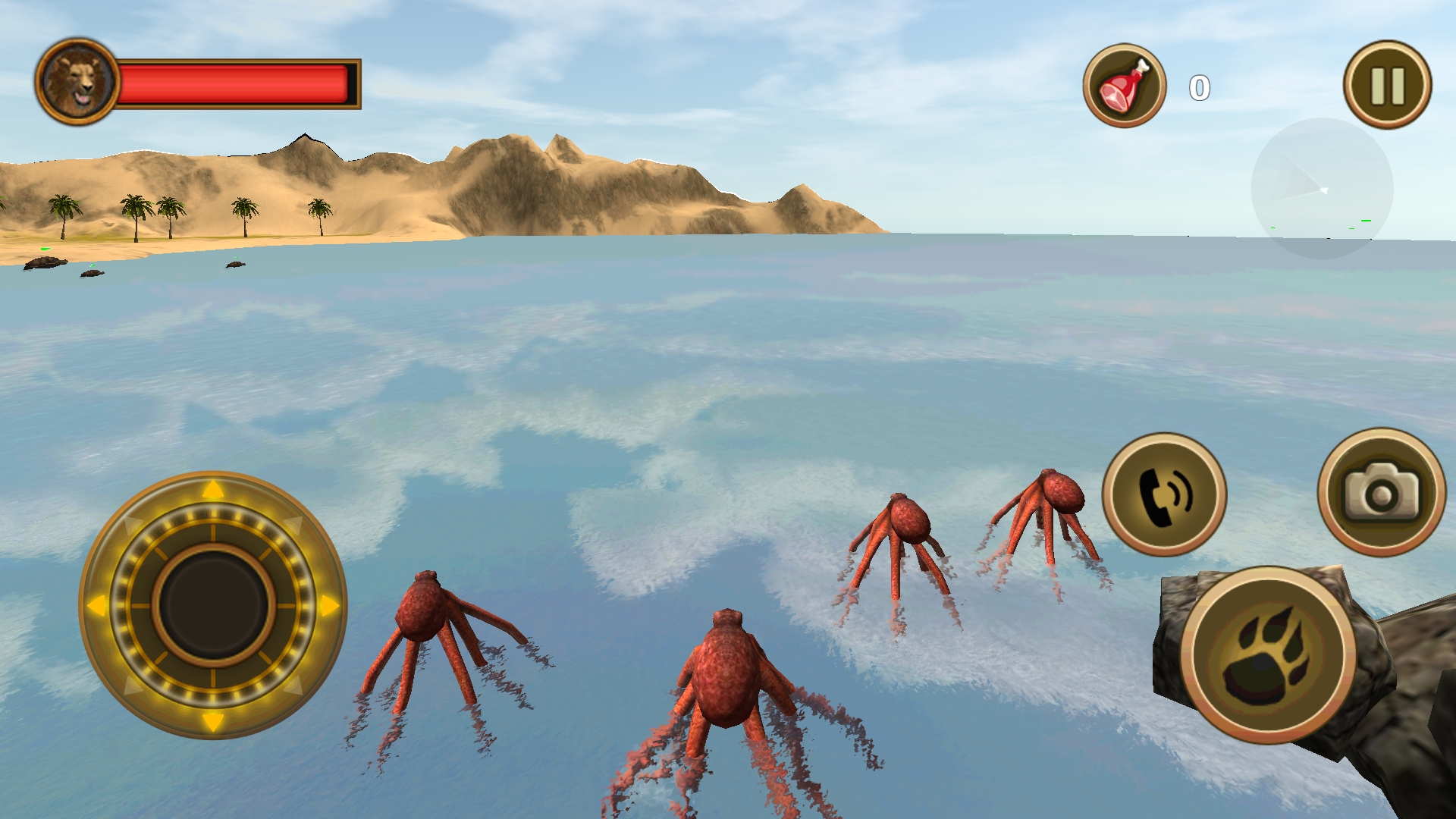Open the lion portrait avatar
The height and width of the screenshot is (819, 1456).
click(78, 80)
